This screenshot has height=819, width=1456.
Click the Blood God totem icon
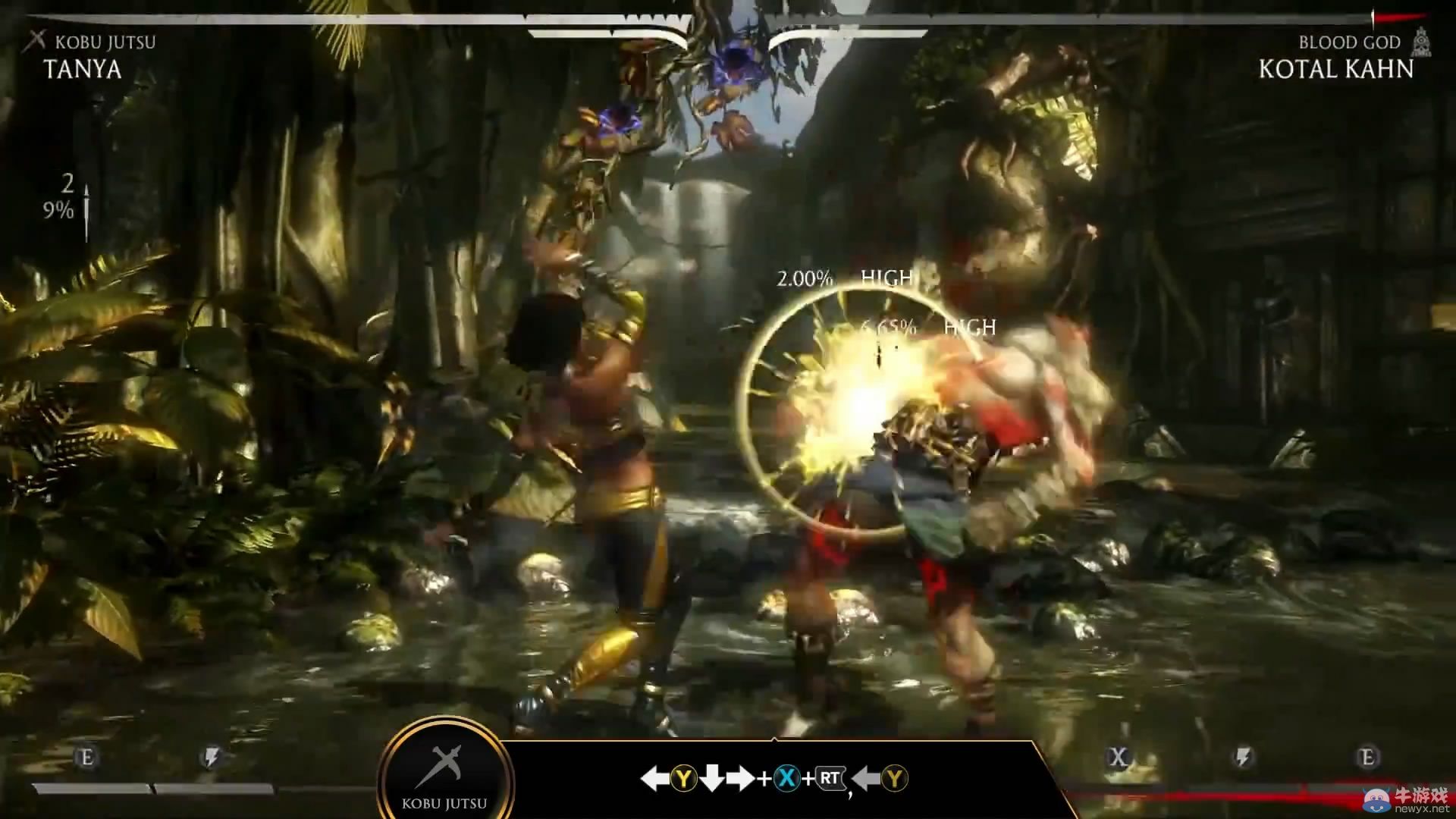(1422, 42)
